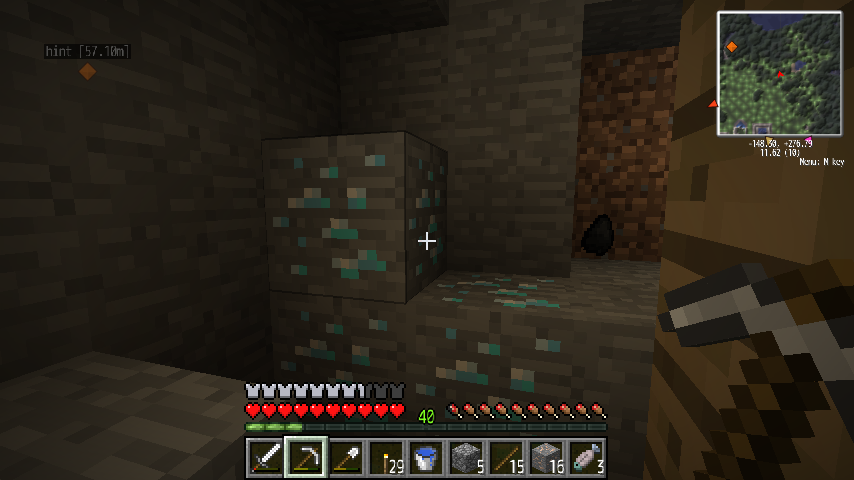Screen dimensions: 854x480
Task: Select the raw fish slot
Action: [585, 459]
